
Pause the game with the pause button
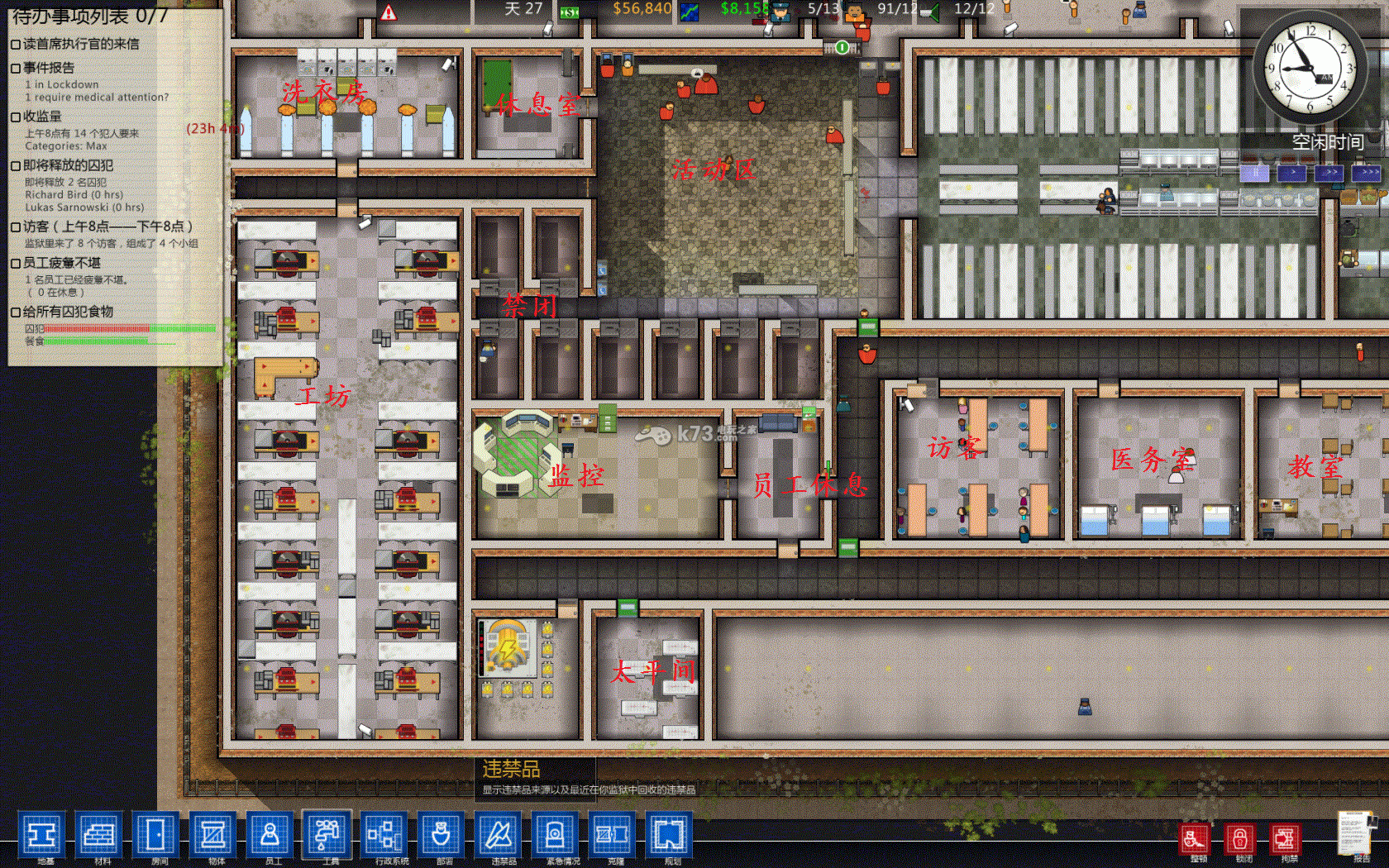click(1254, 173)
